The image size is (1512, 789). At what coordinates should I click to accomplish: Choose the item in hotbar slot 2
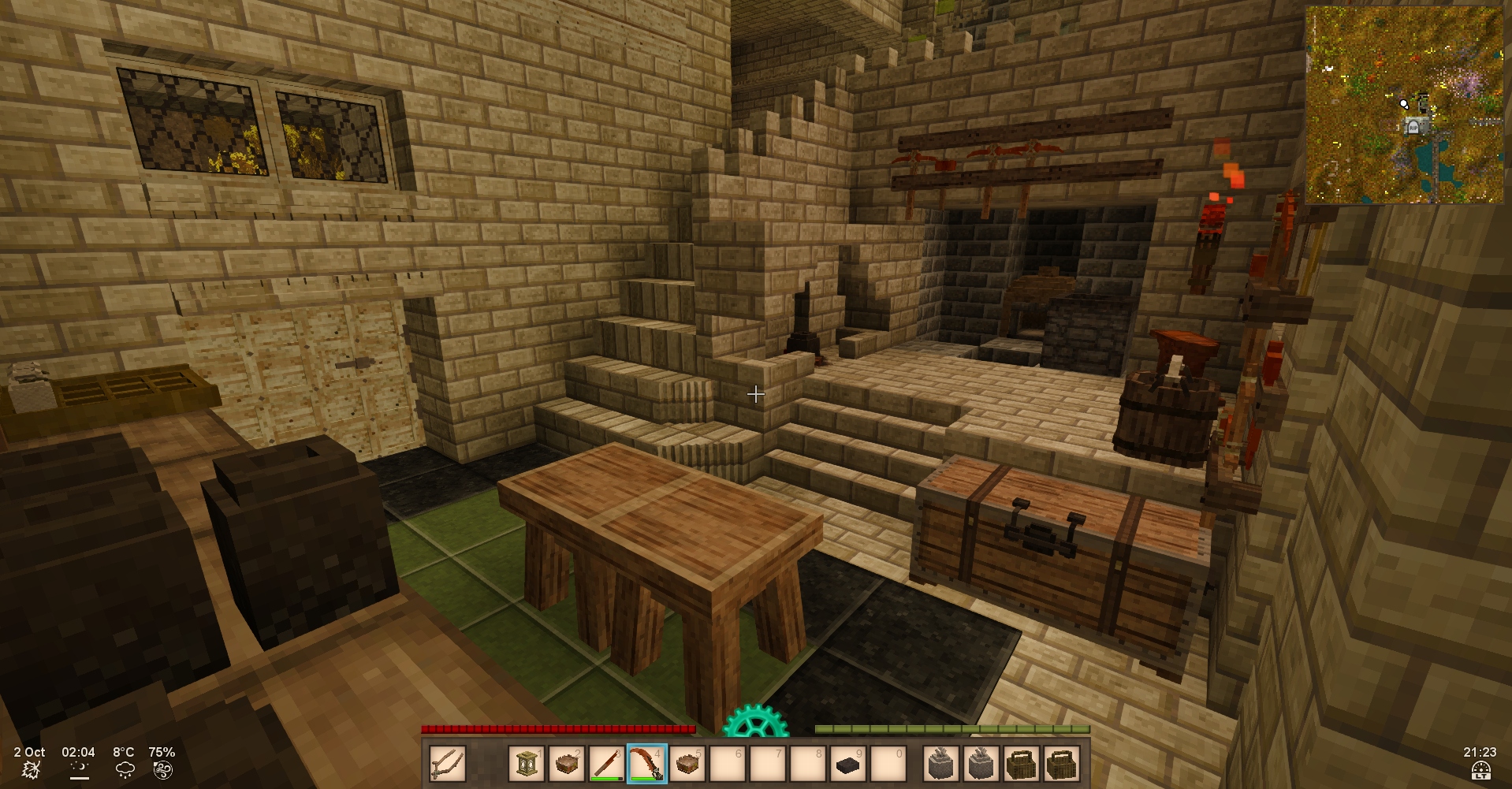pyautogui.click(x=567, y=764)
